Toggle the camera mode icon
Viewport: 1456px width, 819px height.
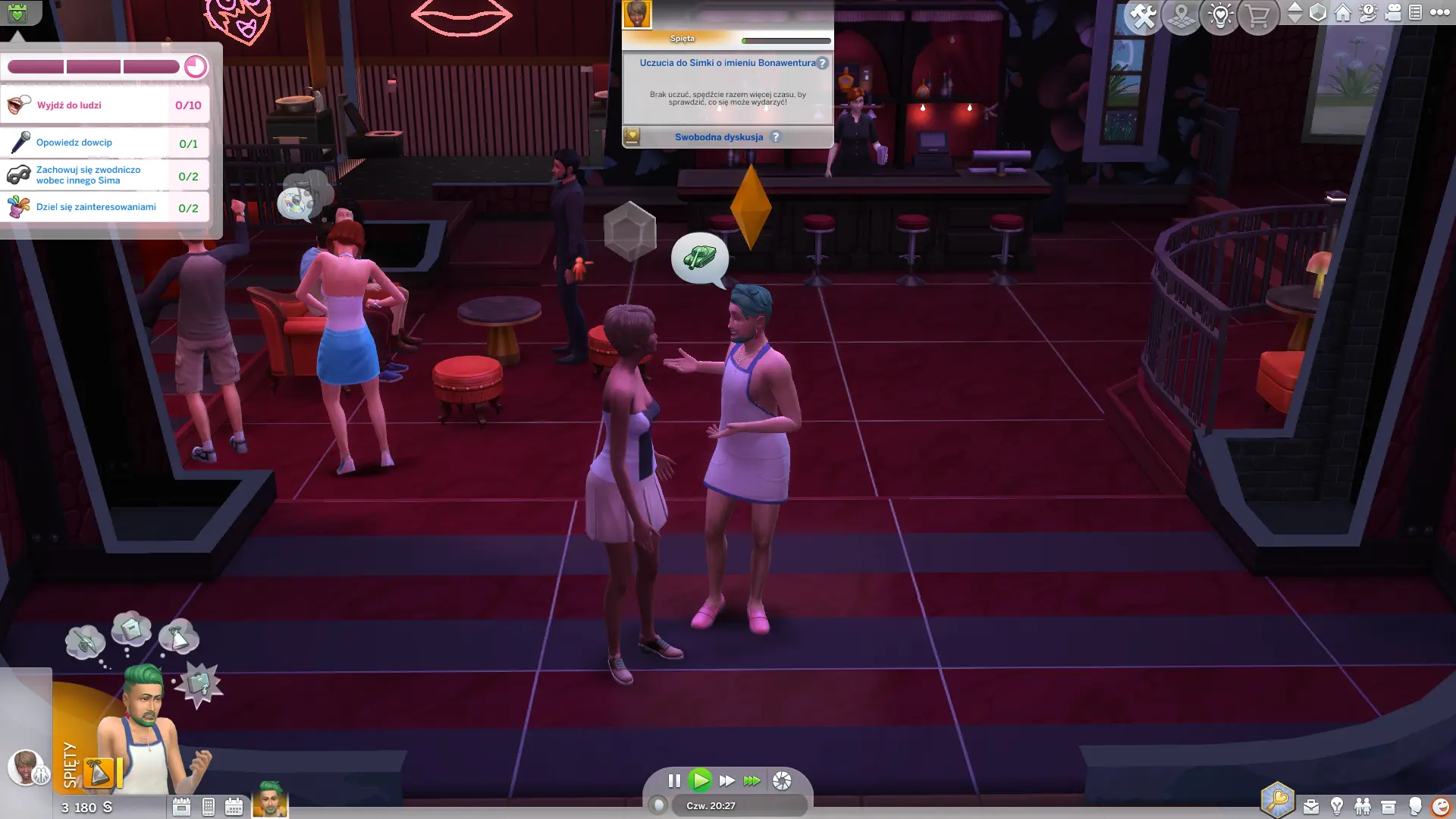(1393, 13)
